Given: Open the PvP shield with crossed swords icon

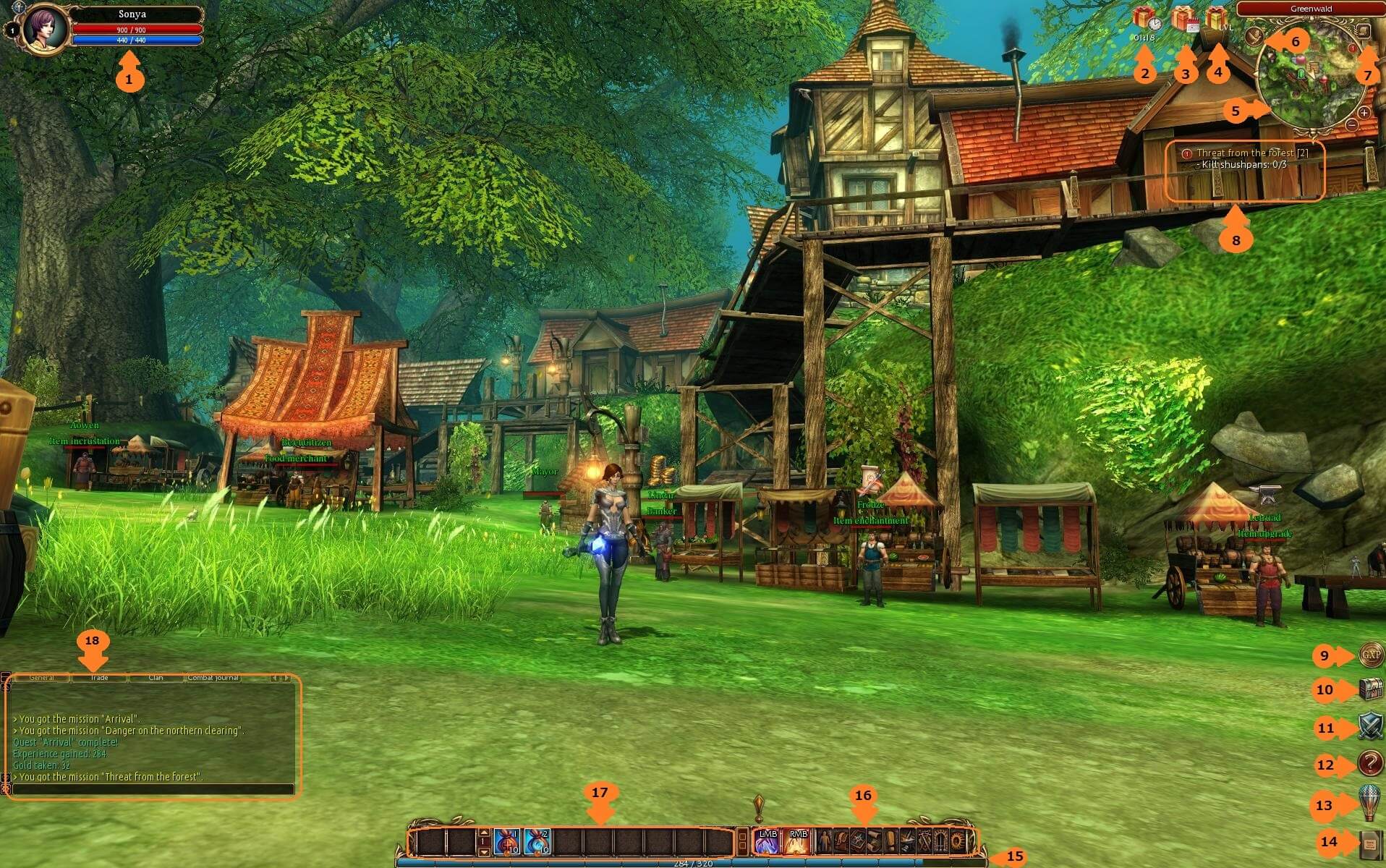Looking at the screenshot, I should point(1370,725).
